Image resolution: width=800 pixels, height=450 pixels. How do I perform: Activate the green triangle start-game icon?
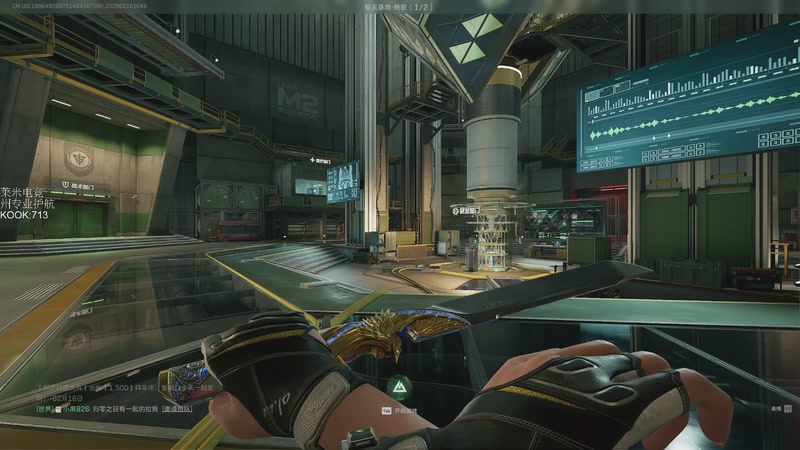399,385
